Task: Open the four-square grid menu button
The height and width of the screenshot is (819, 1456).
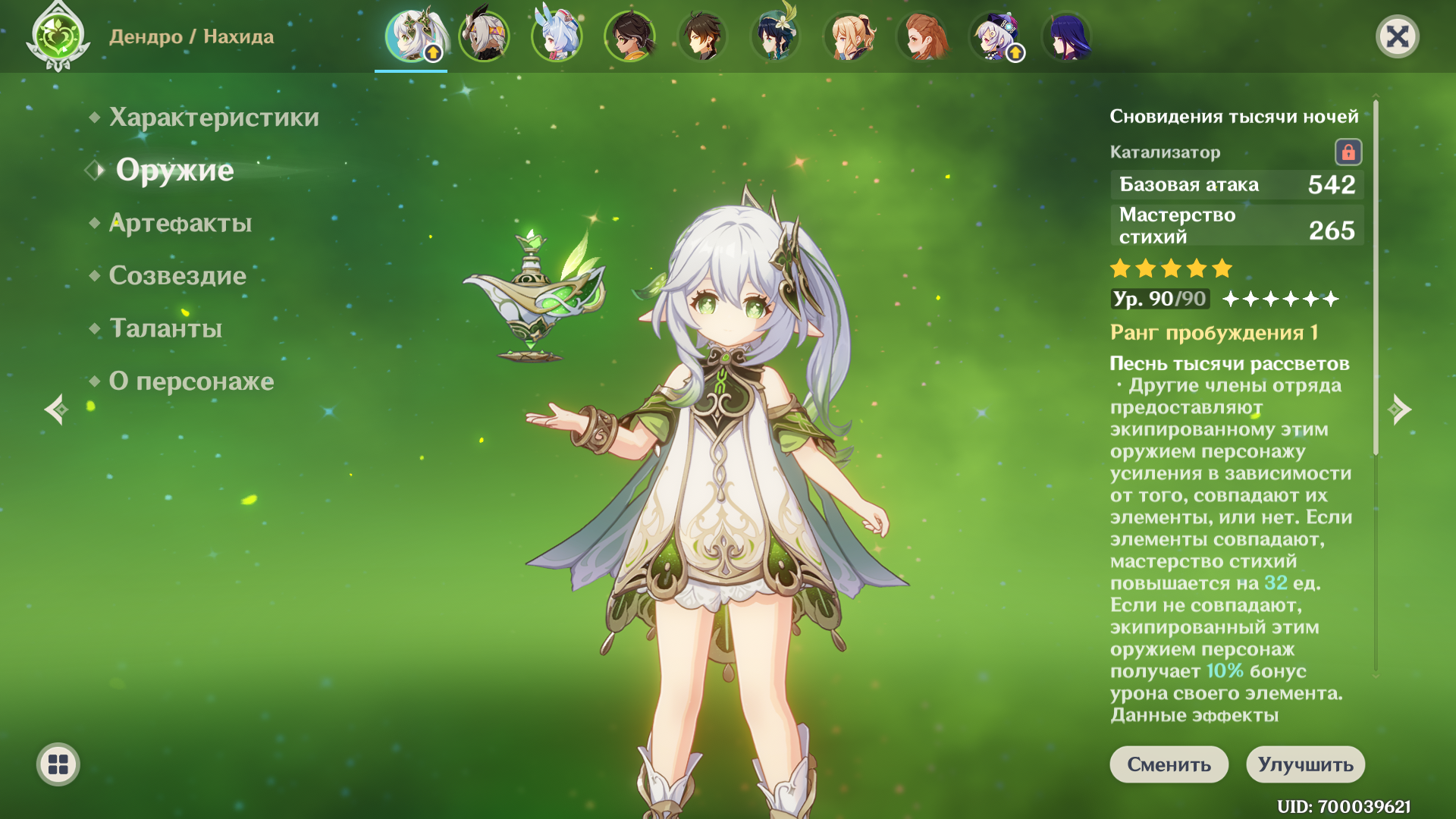Action: point(58,764)
